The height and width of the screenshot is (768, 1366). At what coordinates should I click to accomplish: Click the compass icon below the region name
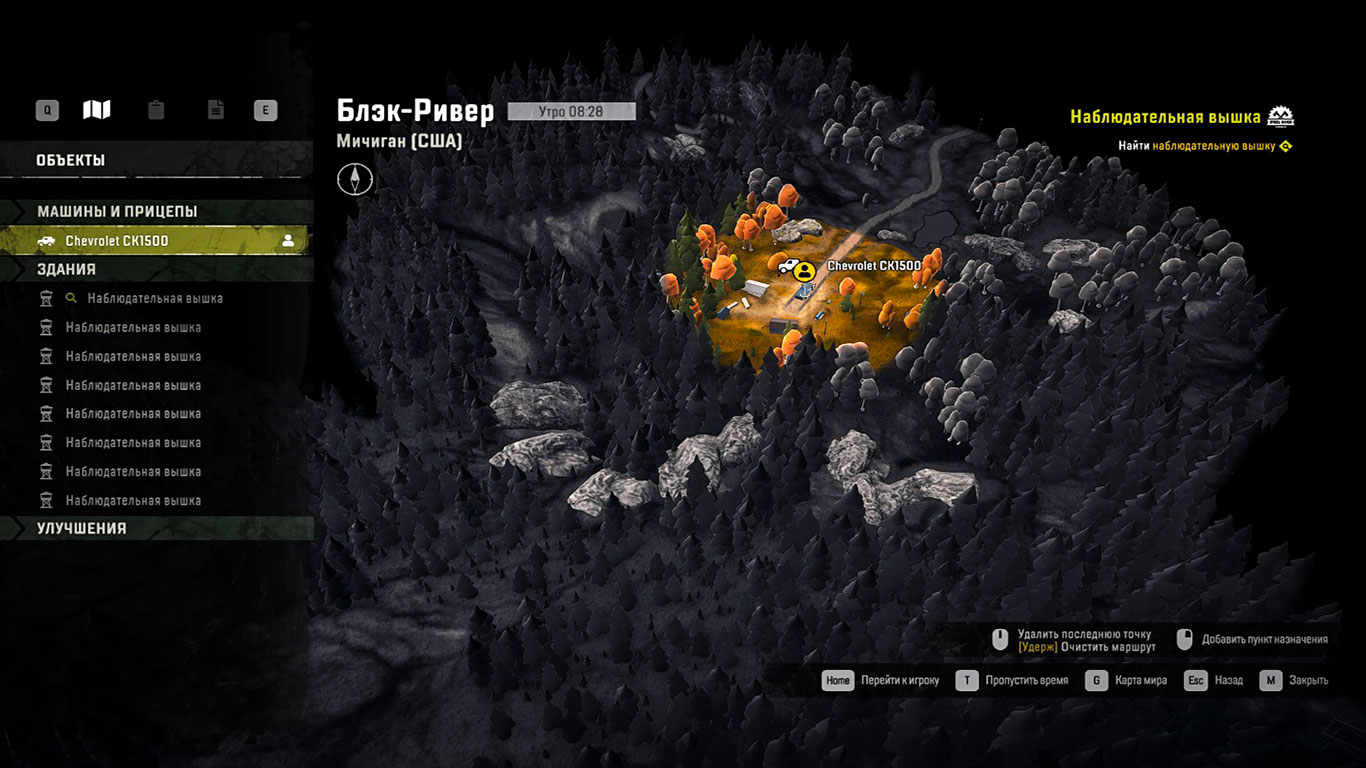tap(355, 179)
